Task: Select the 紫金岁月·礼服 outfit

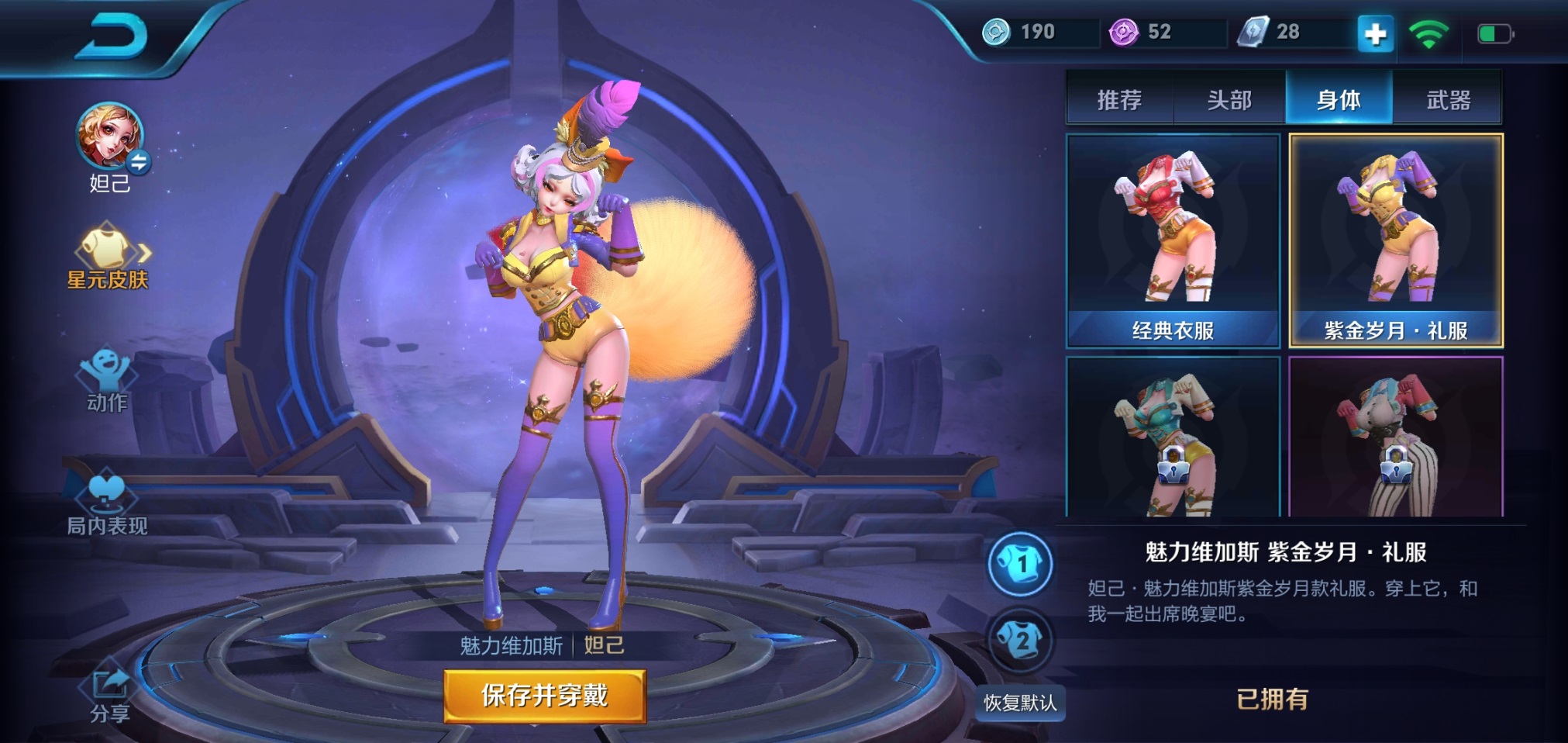Action: [1395, 240]
